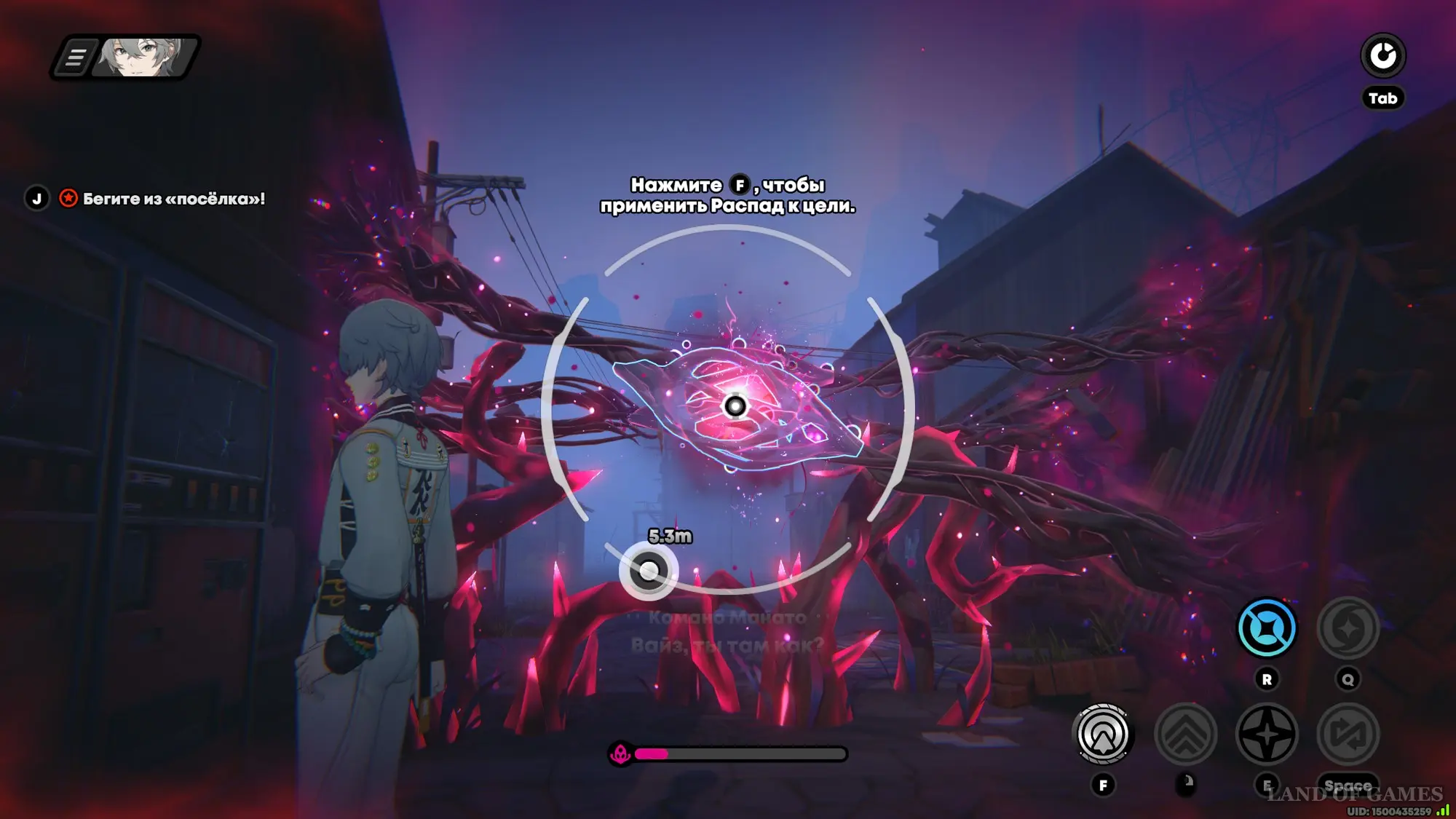
Task: Tap the double-chevron dash icon
Action: tap(1185, 735)
